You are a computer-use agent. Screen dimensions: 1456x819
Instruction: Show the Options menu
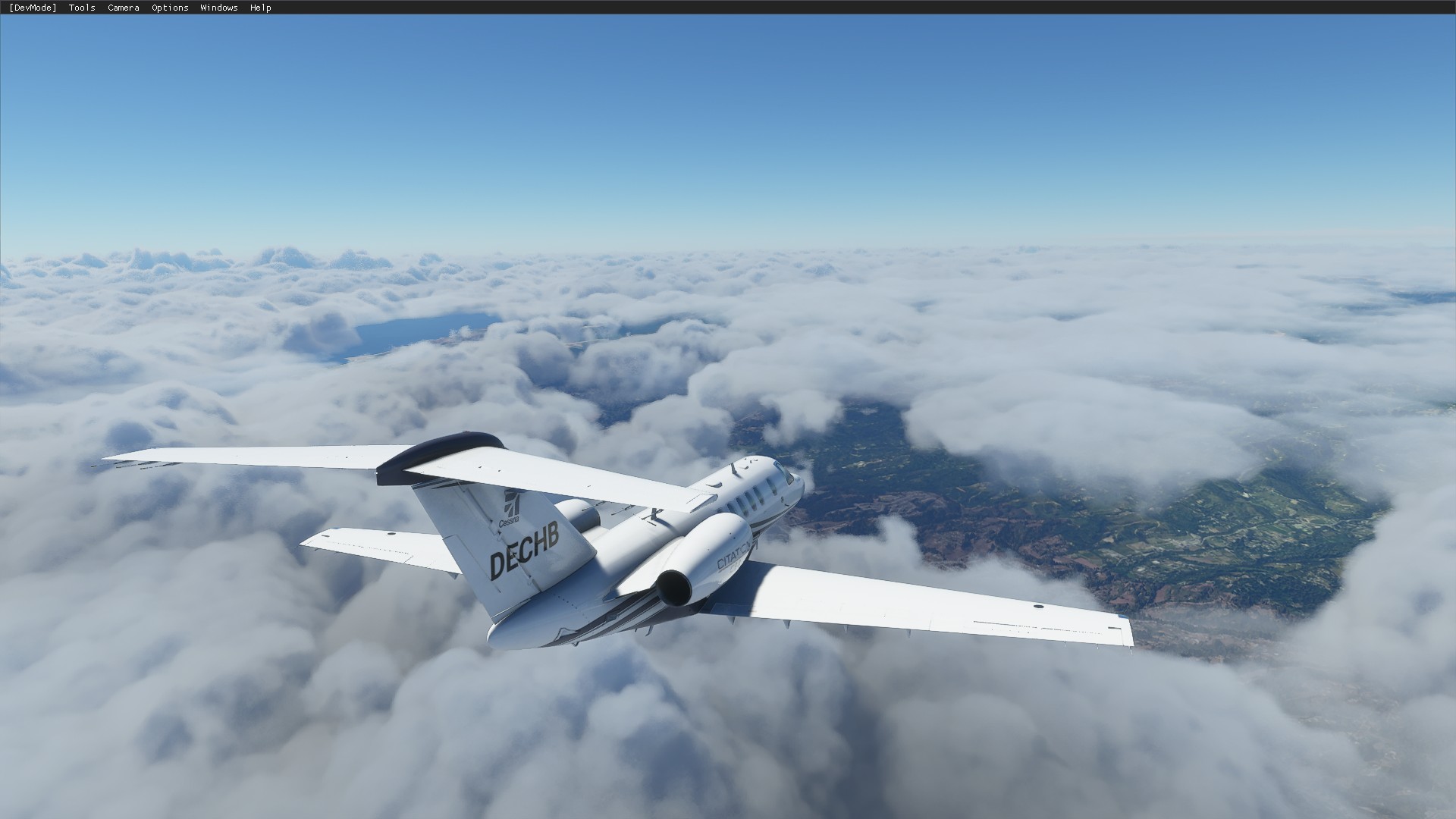click(x=170, y=8)
